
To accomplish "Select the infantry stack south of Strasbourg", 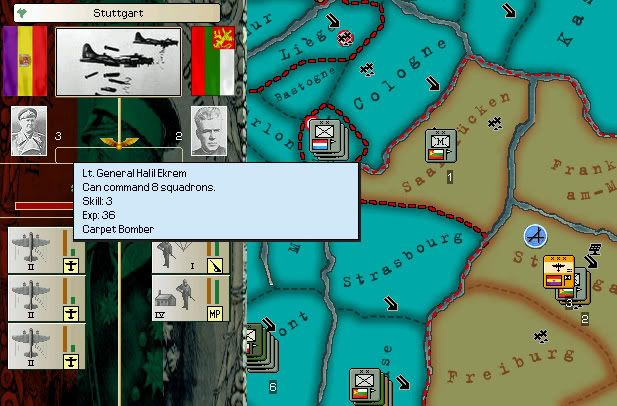I will click(x=365, y=385).
